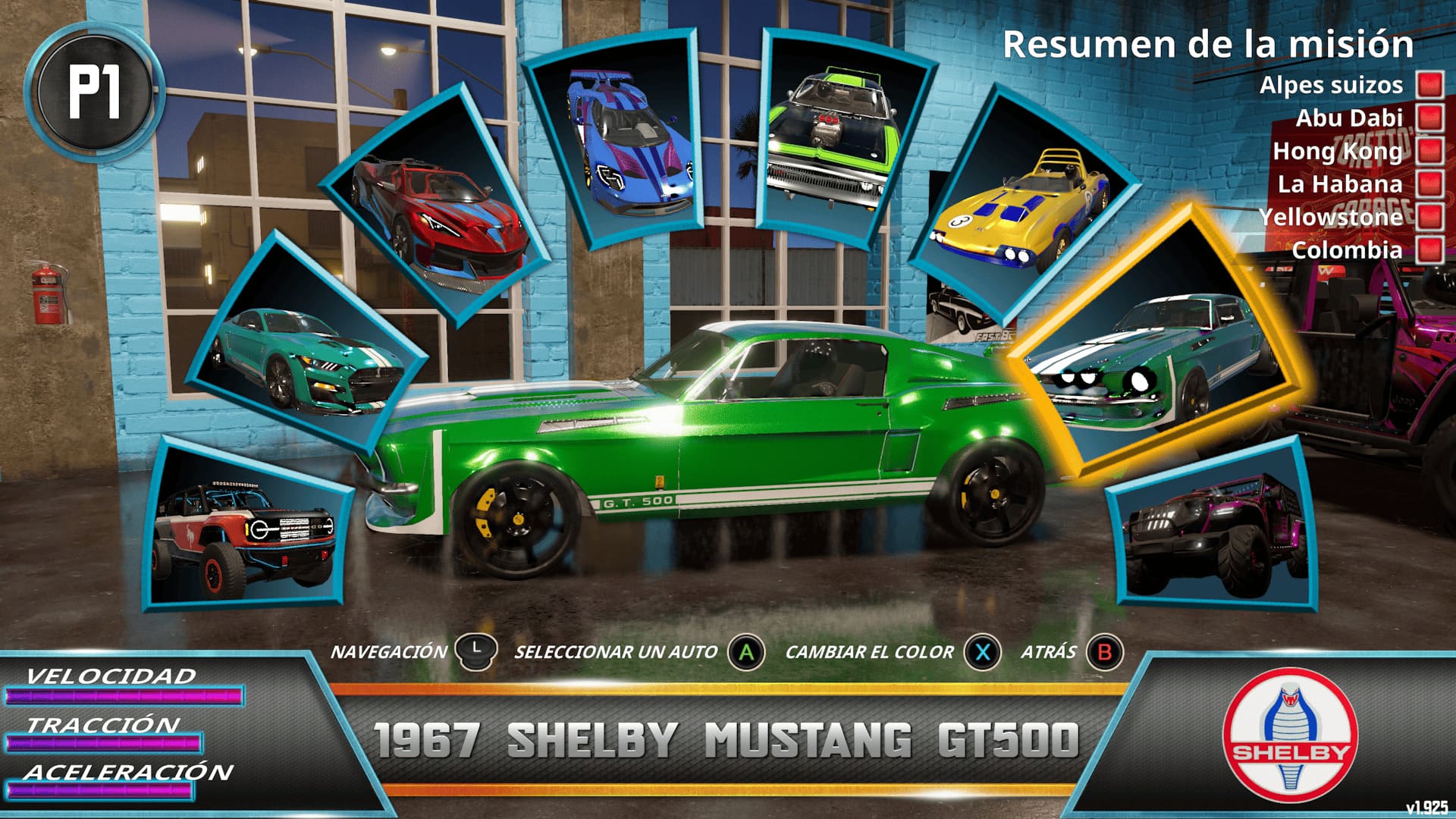Click SELECCIONAR UN AUTO label
The width and height of the screenshot is (1456, 819).
617,651
